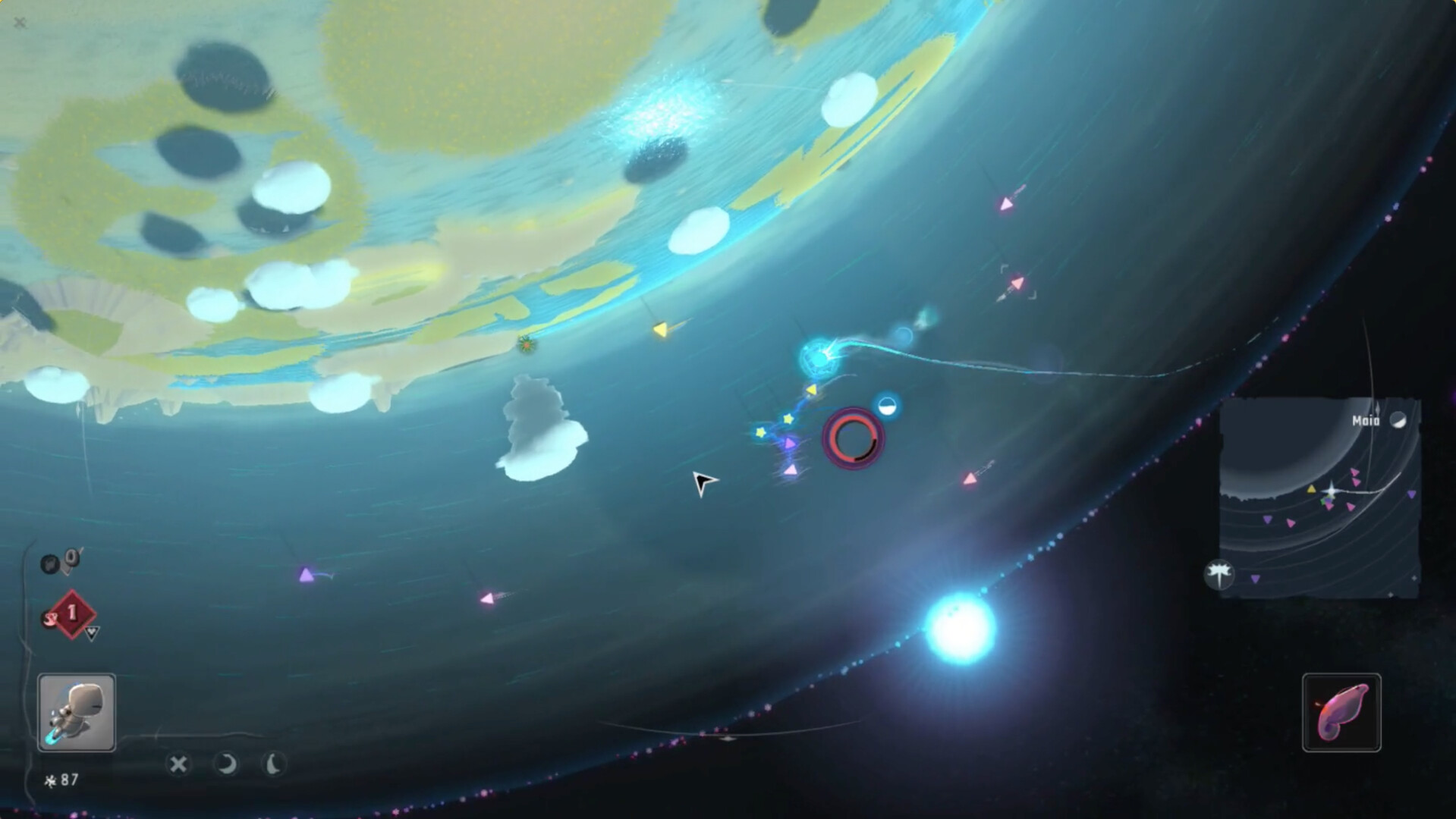Select the purple triangle marker on the planet
1456x819 pixels.
point(306,574)
